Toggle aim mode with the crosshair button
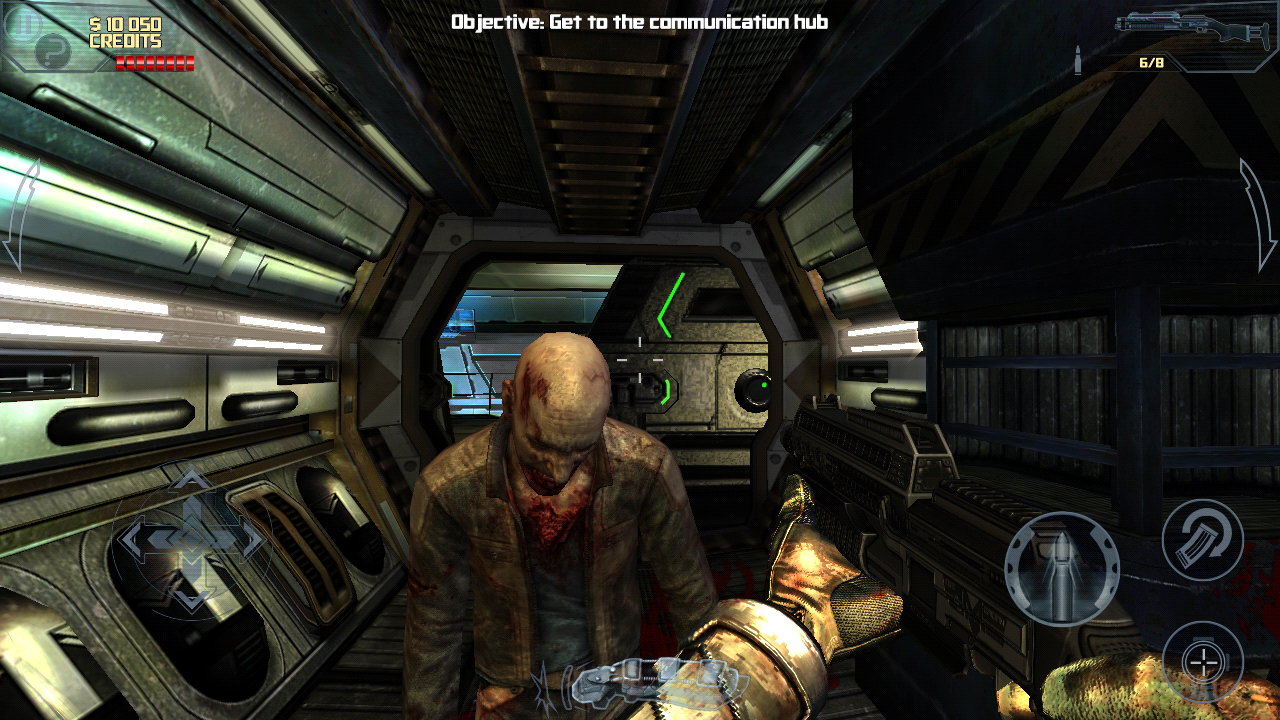Viewport: 1280px width, 720px height. pos(1203,661)
